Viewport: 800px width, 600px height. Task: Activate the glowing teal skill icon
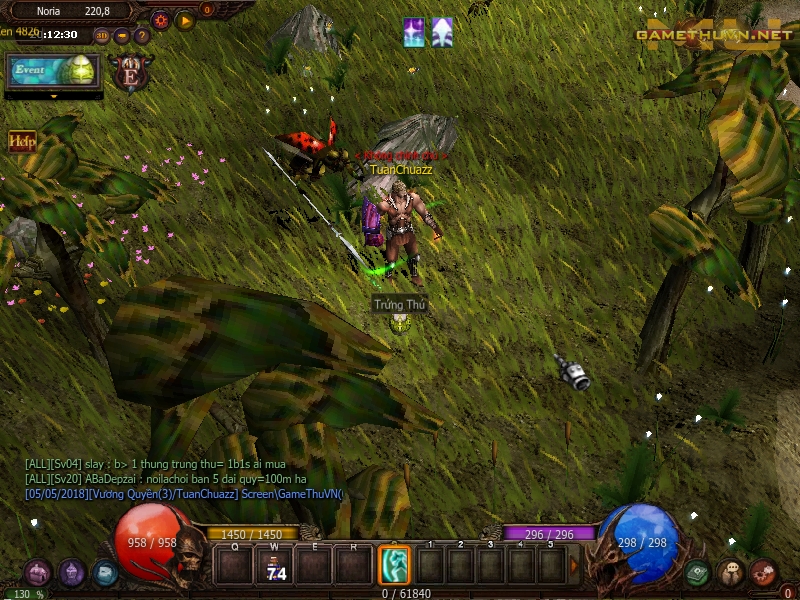coord(394,566)
